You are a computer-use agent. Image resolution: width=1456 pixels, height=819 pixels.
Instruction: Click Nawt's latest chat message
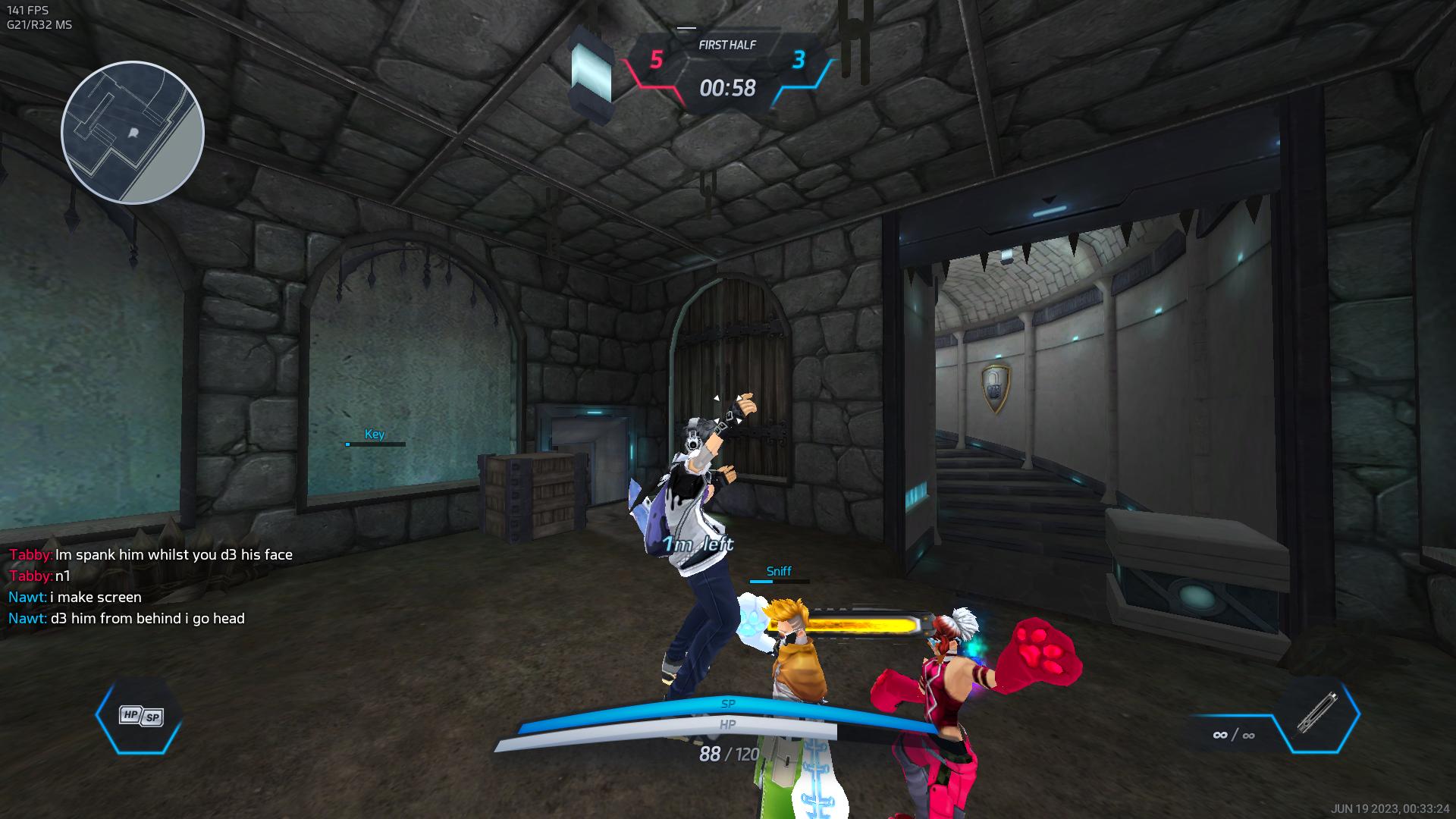pos(127,618)
